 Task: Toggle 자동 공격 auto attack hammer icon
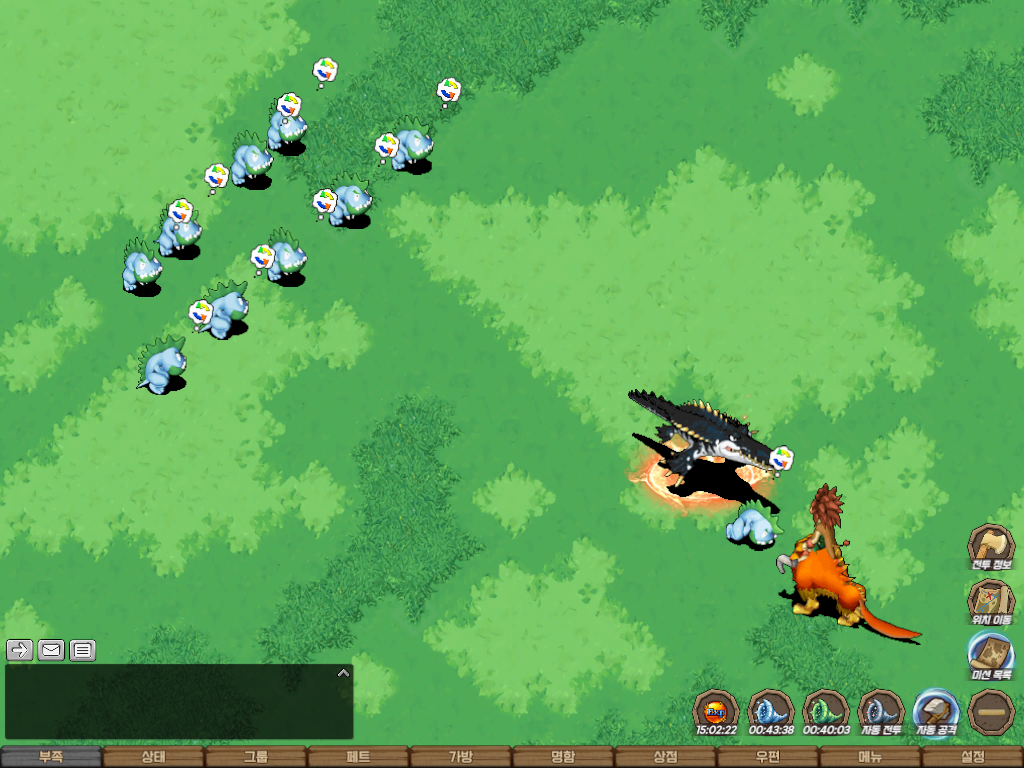click(x=937, y=712)
